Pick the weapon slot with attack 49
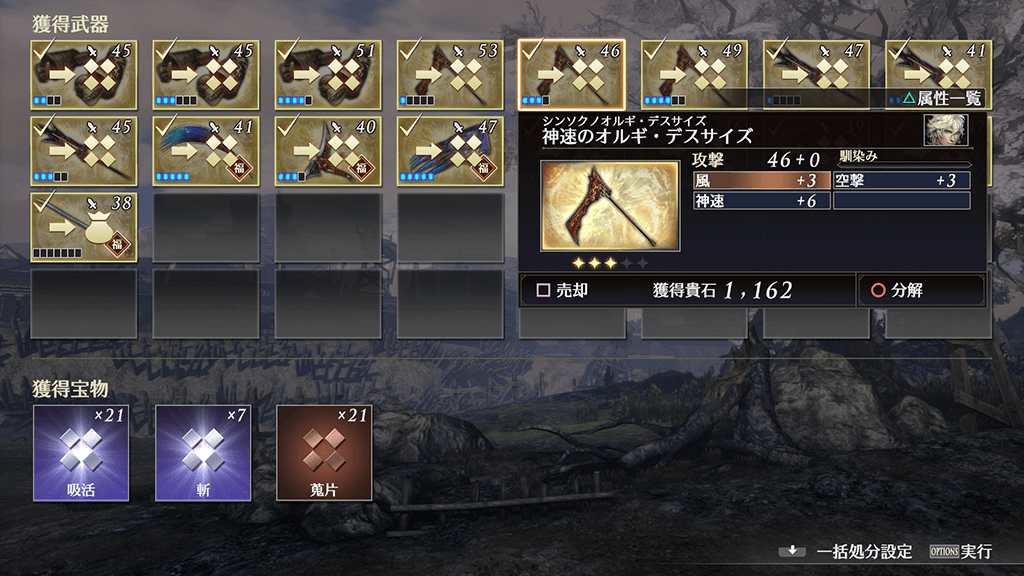 tap(695, 74)
